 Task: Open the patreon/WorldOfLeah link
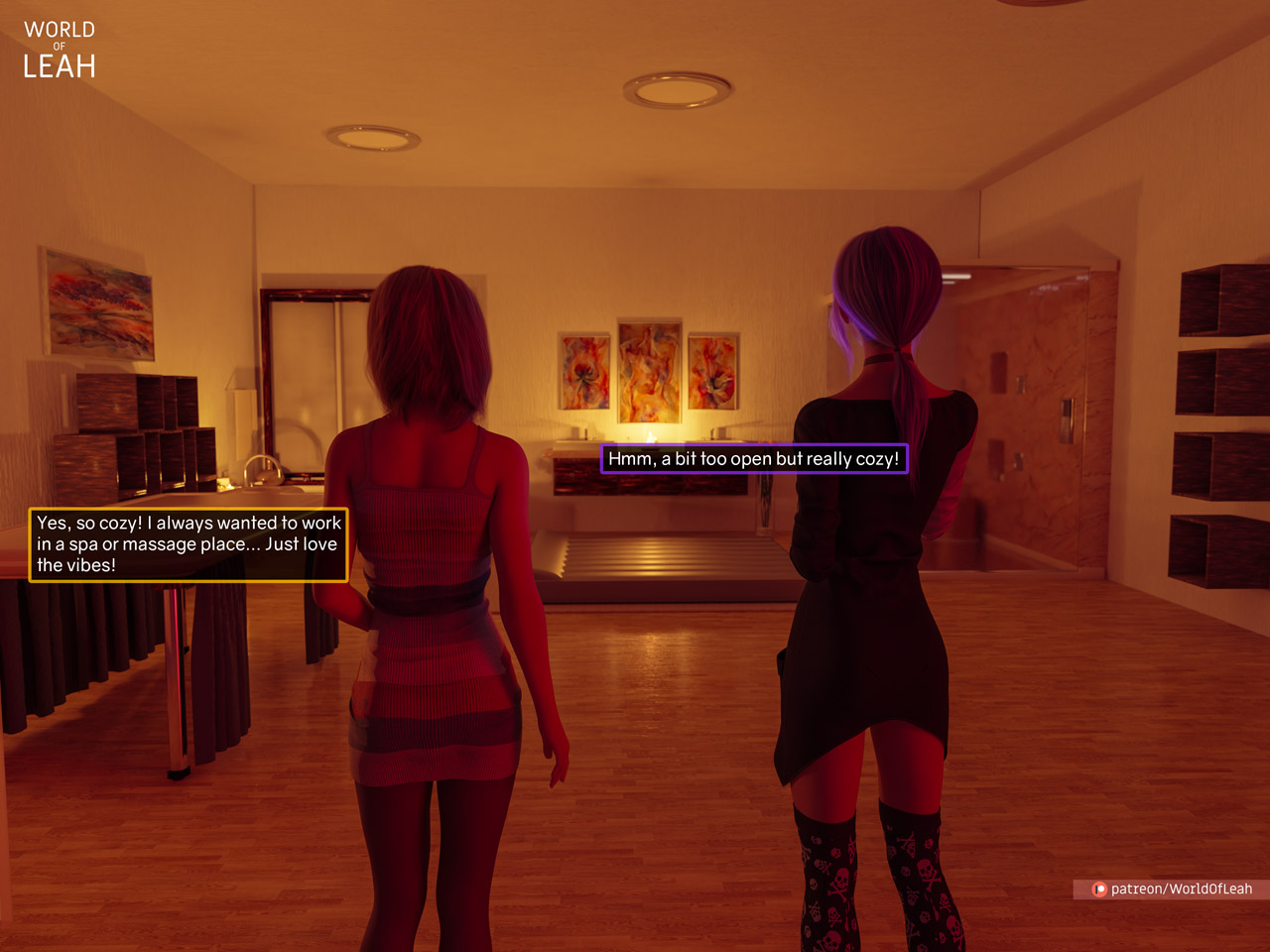[1173, 889]
